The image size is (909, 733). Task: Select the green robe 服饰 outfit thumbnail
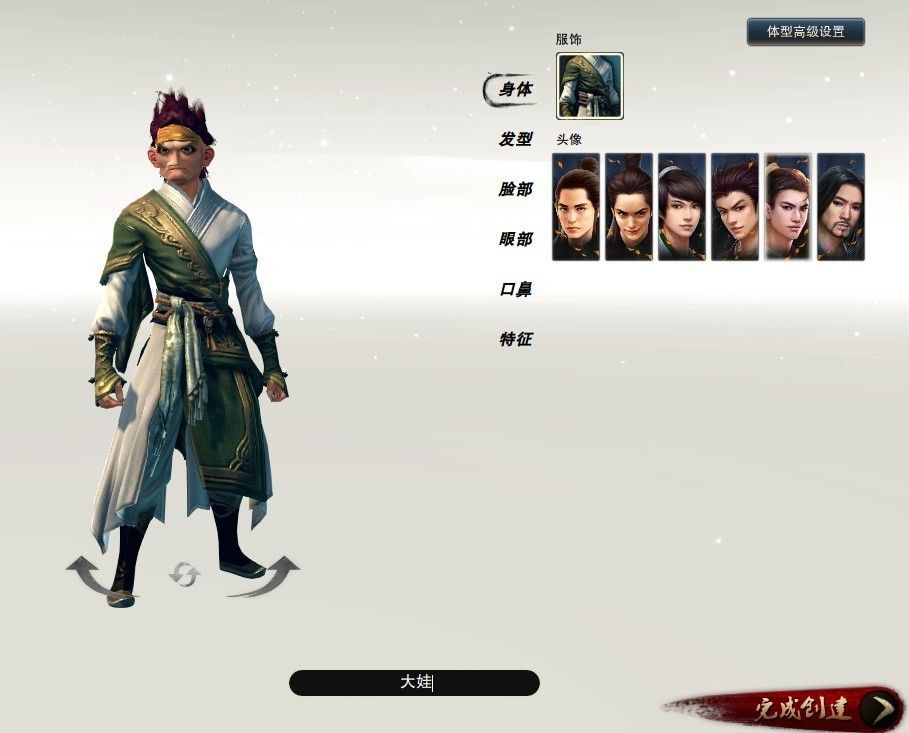point(589,86)
